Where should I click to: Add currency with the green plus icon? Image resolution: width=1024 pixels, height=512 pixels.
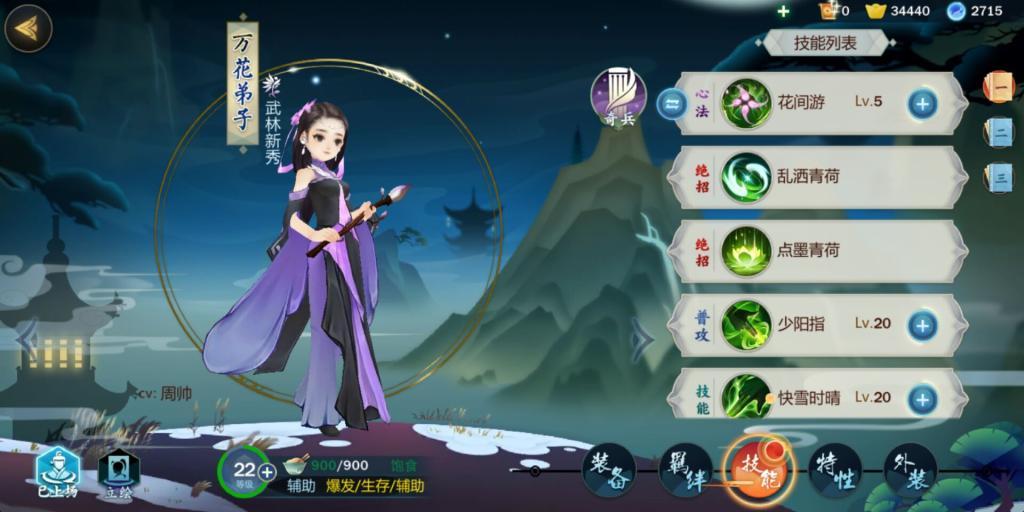[783, 11]
